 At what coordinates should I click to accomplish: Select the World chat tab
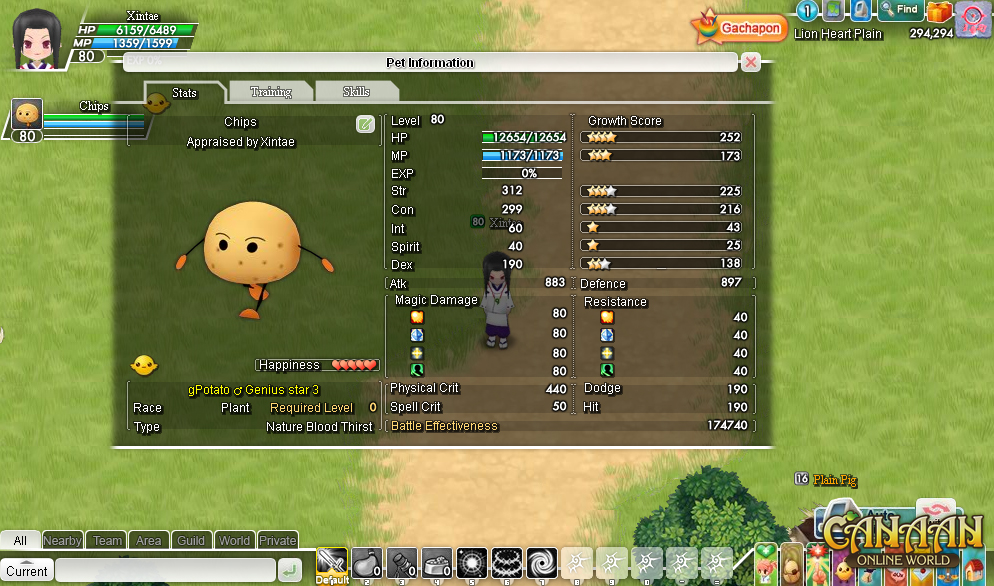[234, 541]
